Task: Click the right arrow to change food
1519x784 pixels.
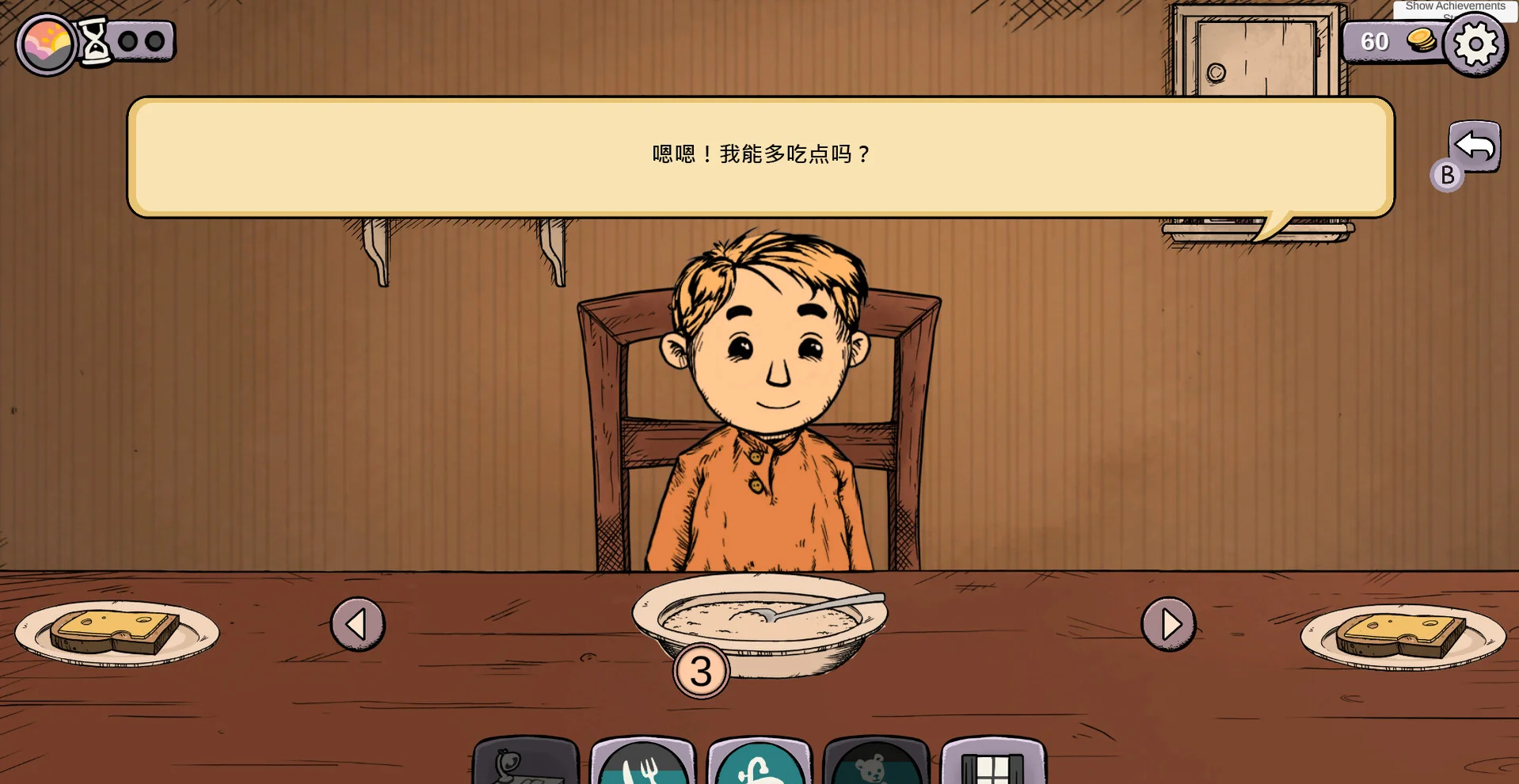Action: coord(1168,624)
